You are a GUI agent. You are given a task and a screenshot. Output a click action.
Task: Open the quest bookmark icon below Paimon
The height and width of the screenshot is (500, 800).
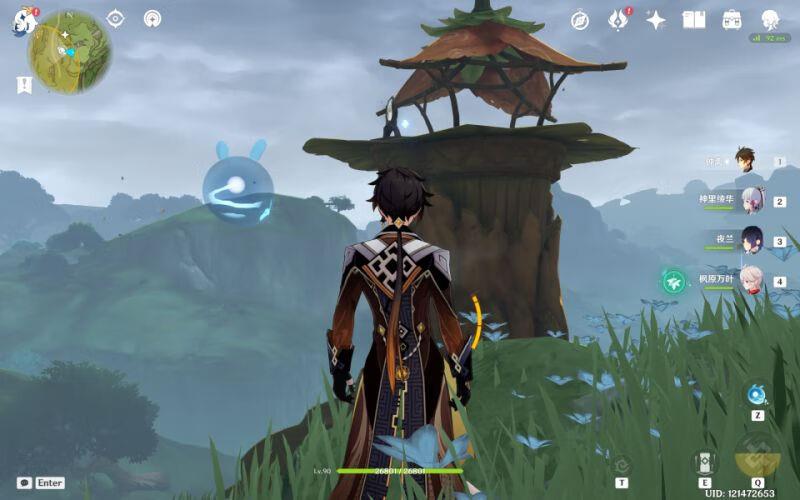coord(24,85)
